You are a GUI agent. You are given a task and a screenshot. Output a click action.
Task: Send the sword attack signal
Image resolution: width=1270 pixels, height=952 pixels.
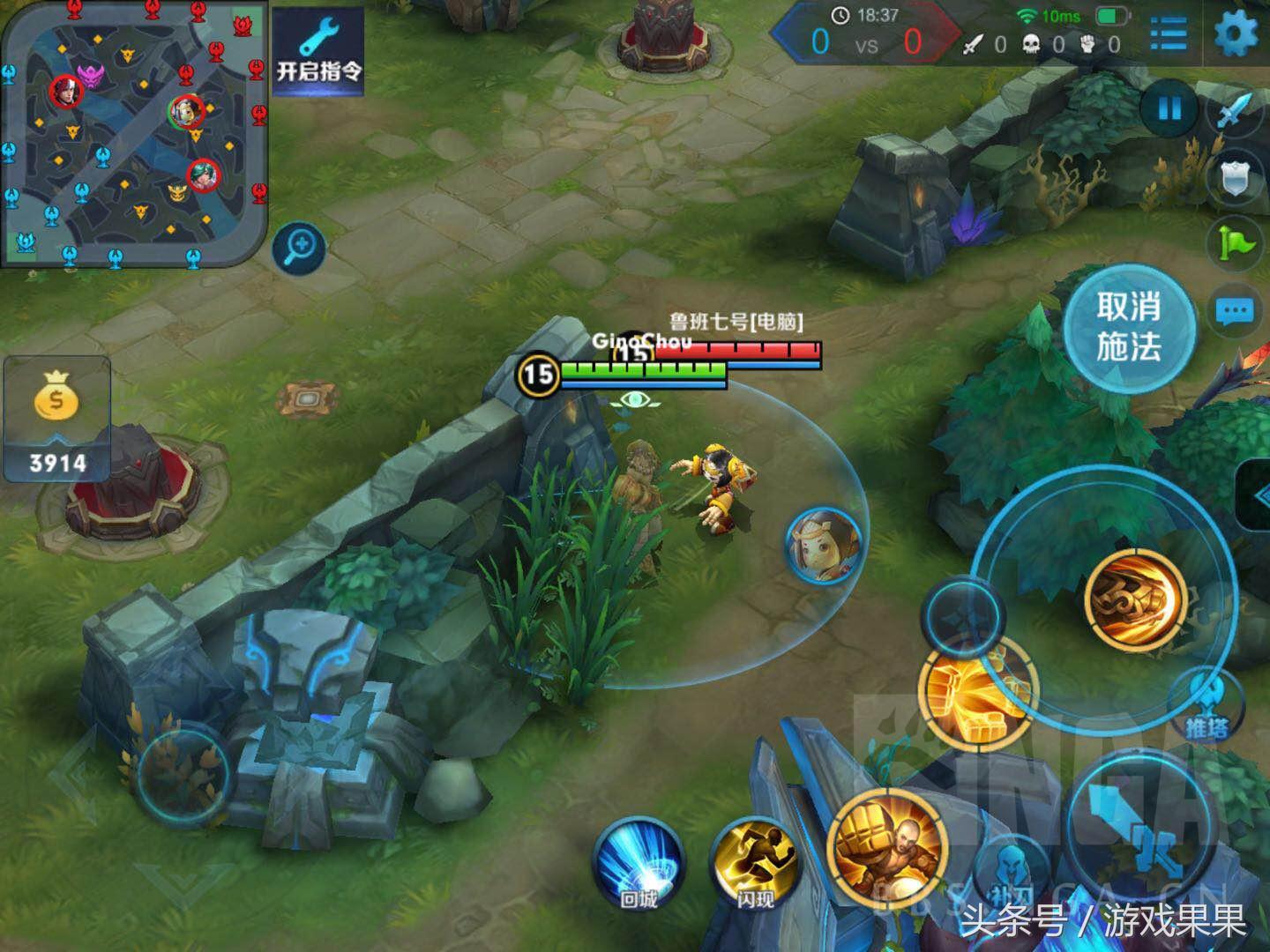pyautogui.click(x=1236, y=112)
